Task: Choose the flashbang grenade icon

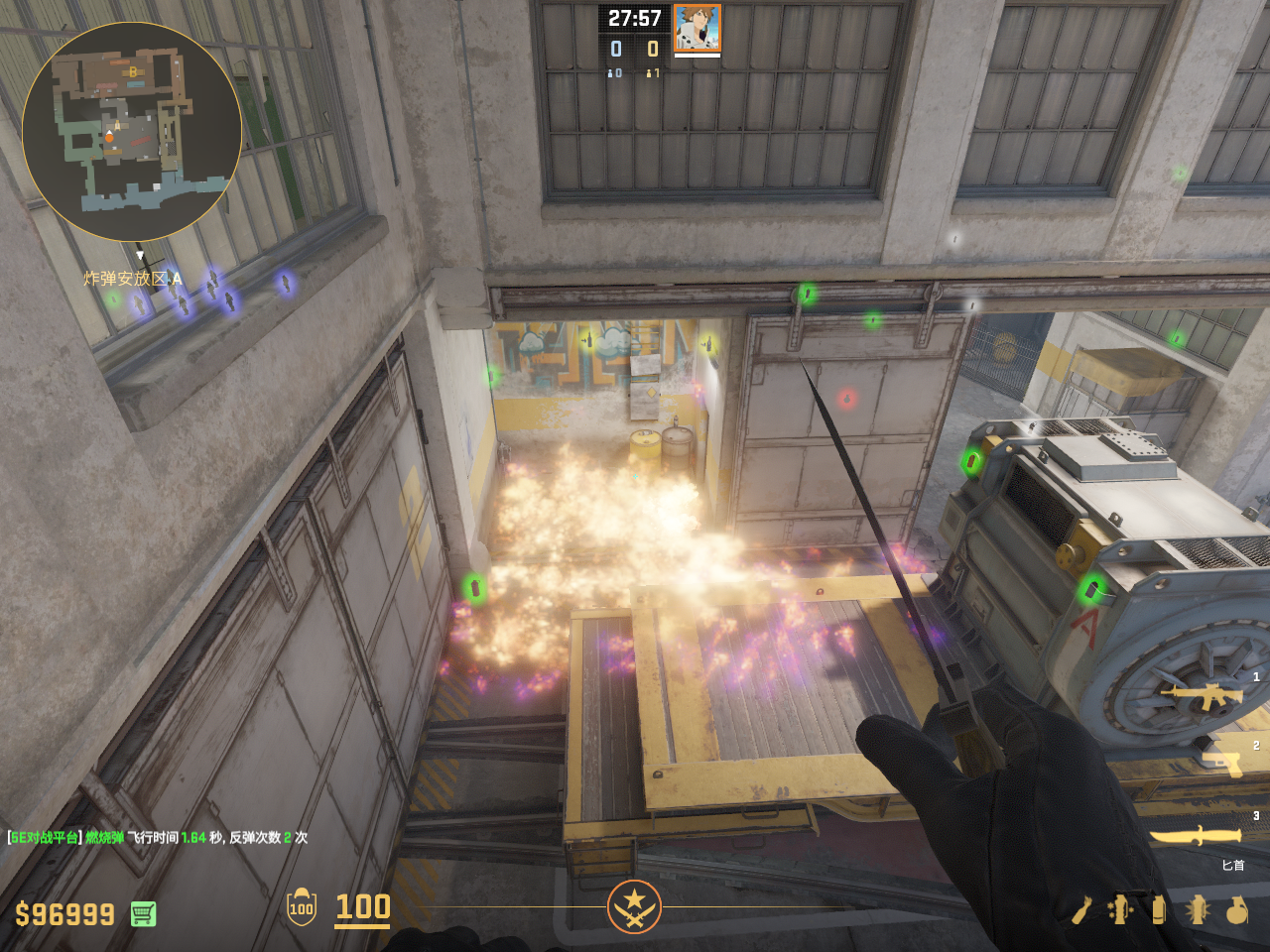Action: pyautogui.click(x=1197, y=909)
